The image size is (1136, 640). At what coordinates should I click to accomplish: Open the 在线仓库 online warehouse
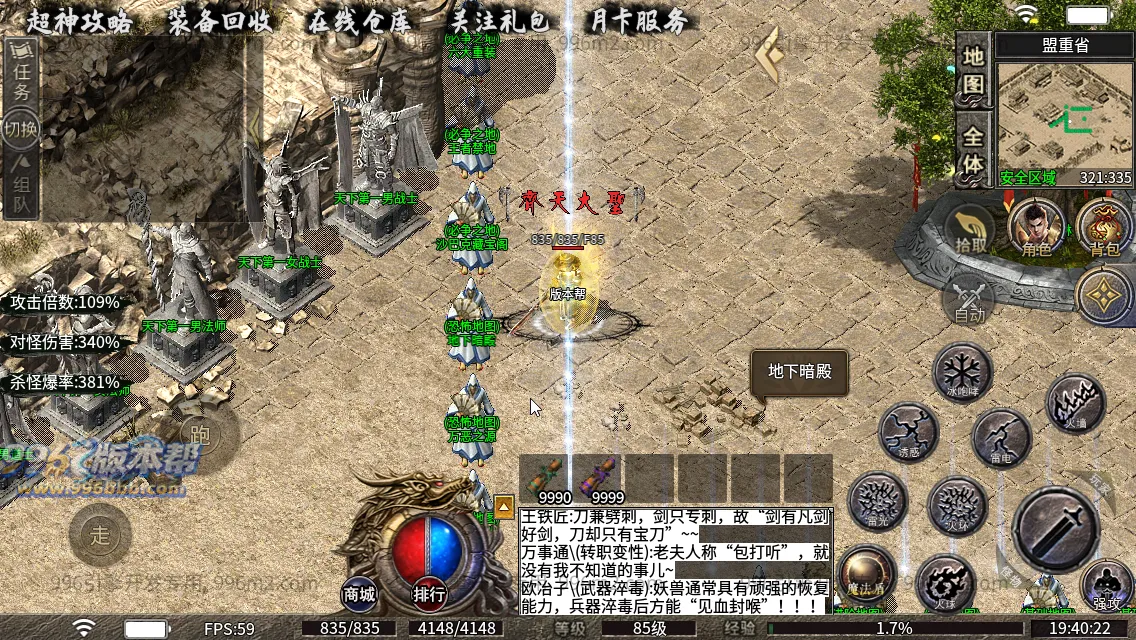[x=359, y=21]
